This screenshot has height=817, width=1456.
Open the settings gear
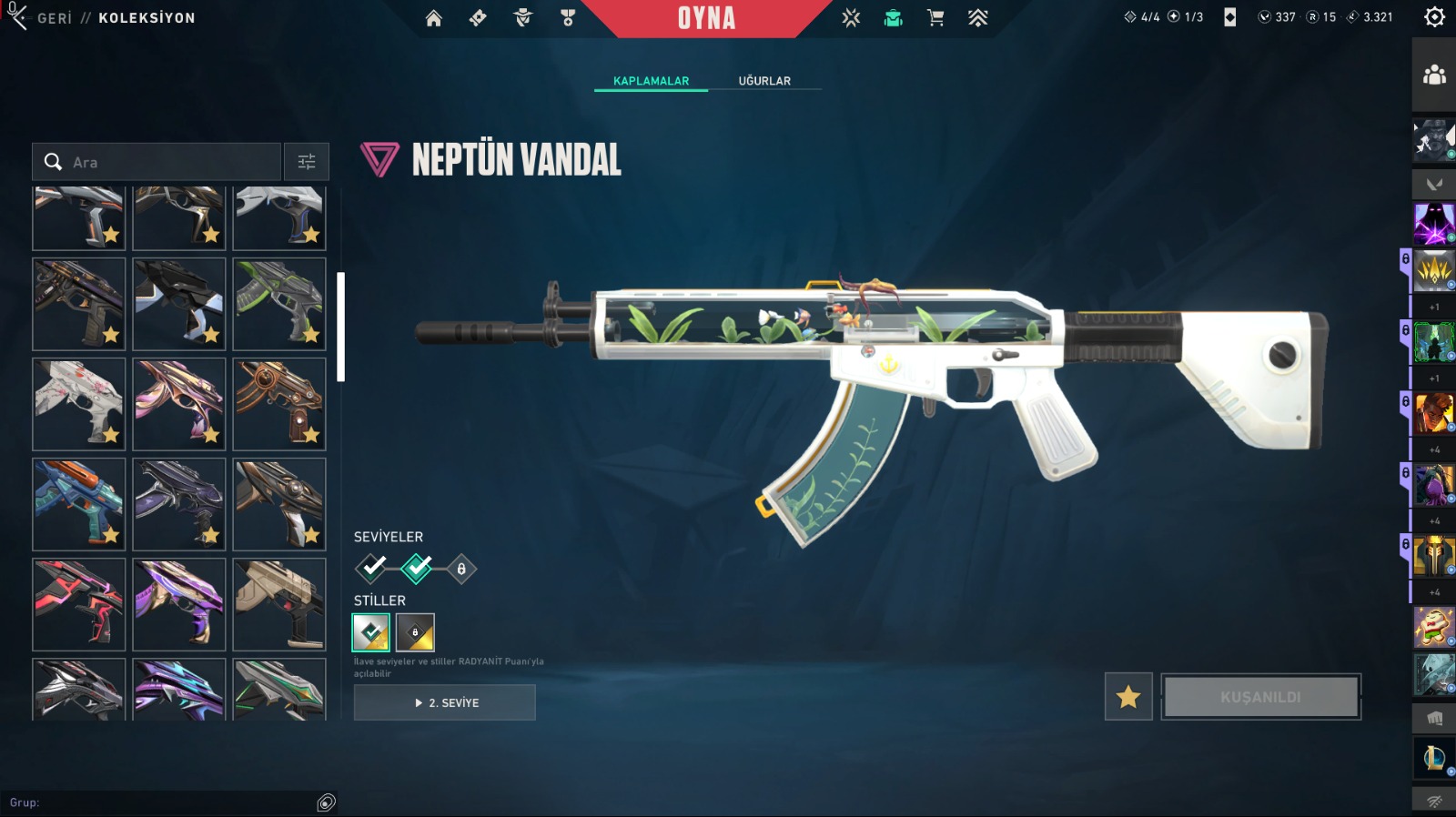(1434, 17)
